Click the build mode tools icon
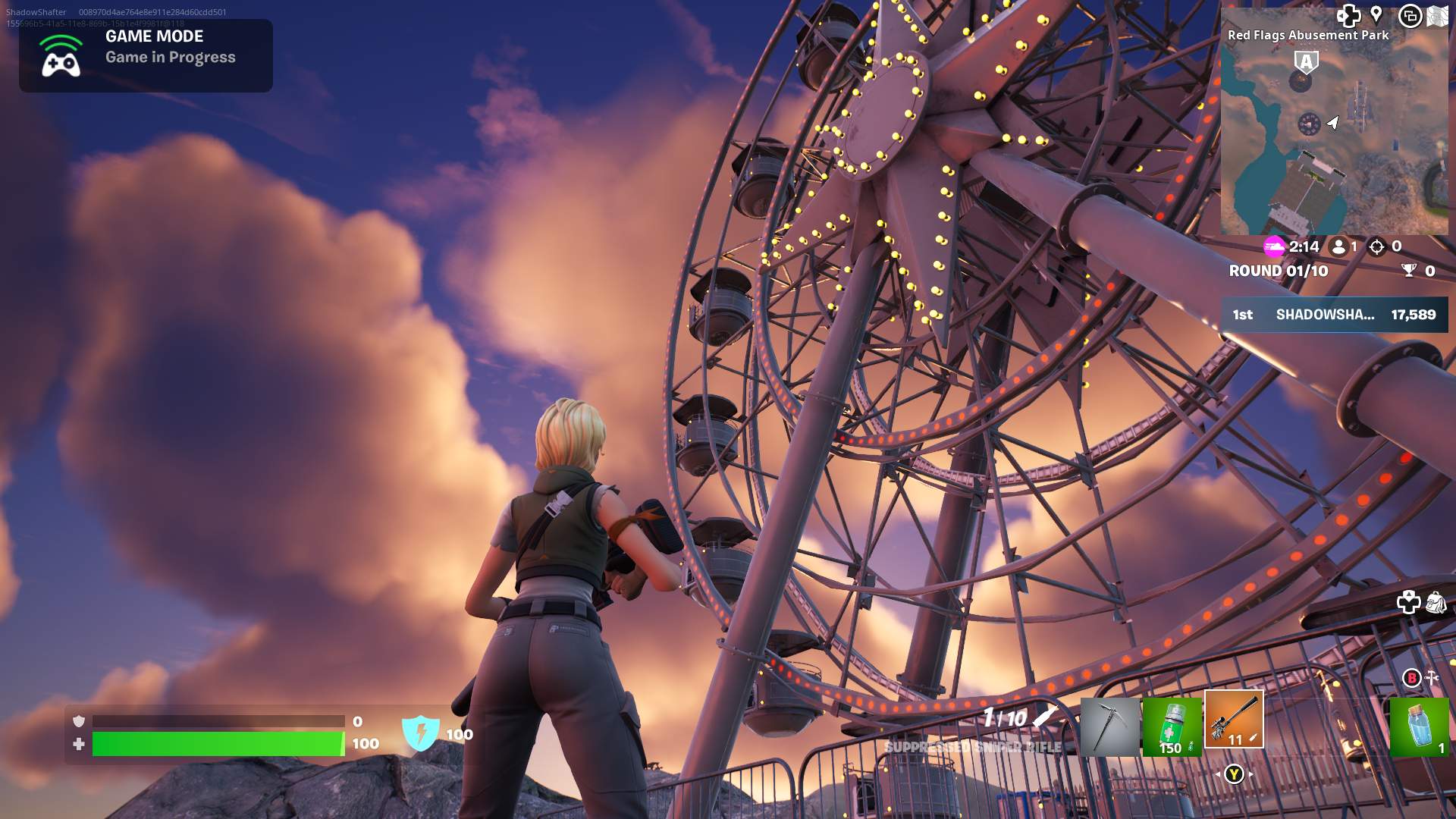Screen dimensions: 1456x819 click(1431, 677)
